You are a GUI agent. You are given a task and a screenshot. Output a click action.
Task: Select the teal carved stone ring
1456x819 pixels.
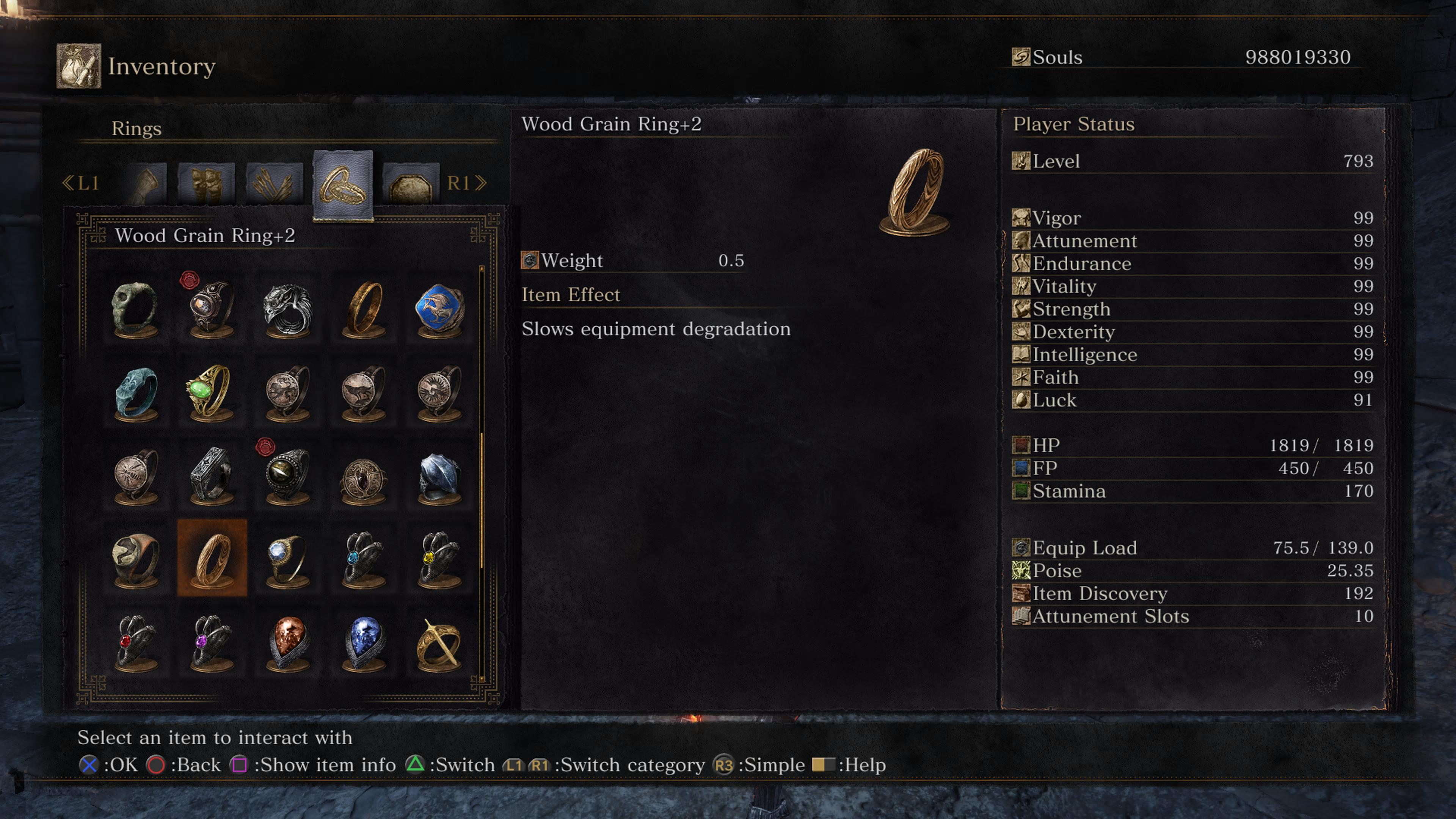pyautogui.click(x=135, y=392)
